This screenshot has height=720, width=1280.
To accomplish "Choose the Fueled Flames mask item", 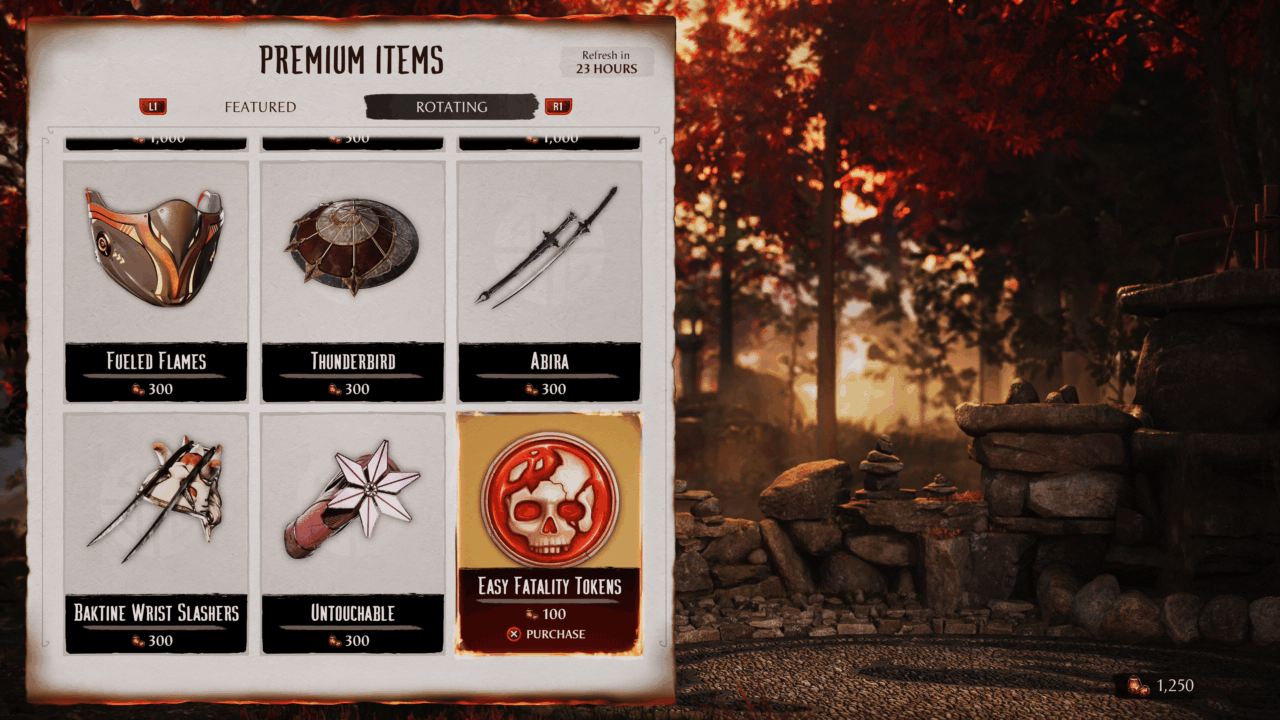I will pyautogui.click(x=156, y=280).
